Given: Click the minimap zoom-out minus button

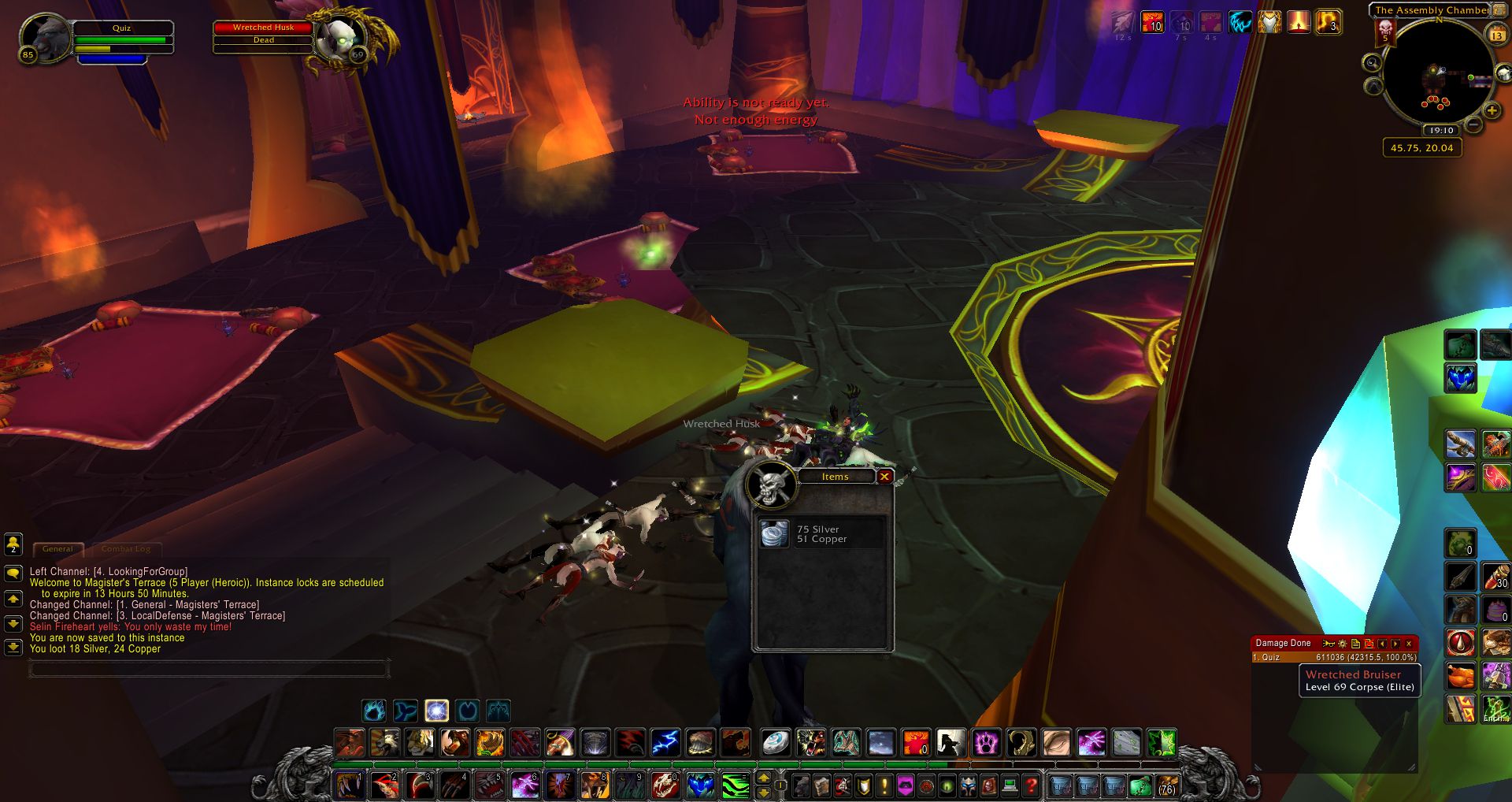Looking at the screenshot, I should pos(1474,124).
